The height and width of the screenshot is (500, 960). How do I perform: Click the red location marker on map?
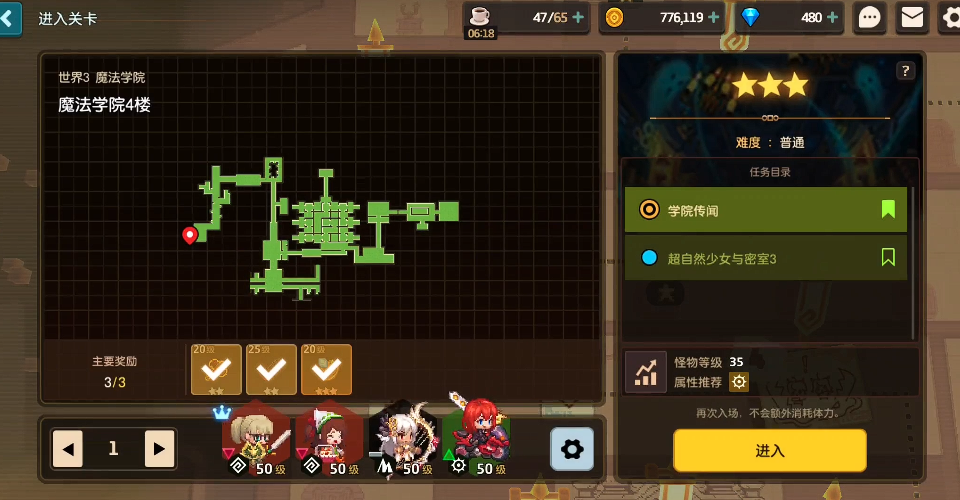pos(189,235)
